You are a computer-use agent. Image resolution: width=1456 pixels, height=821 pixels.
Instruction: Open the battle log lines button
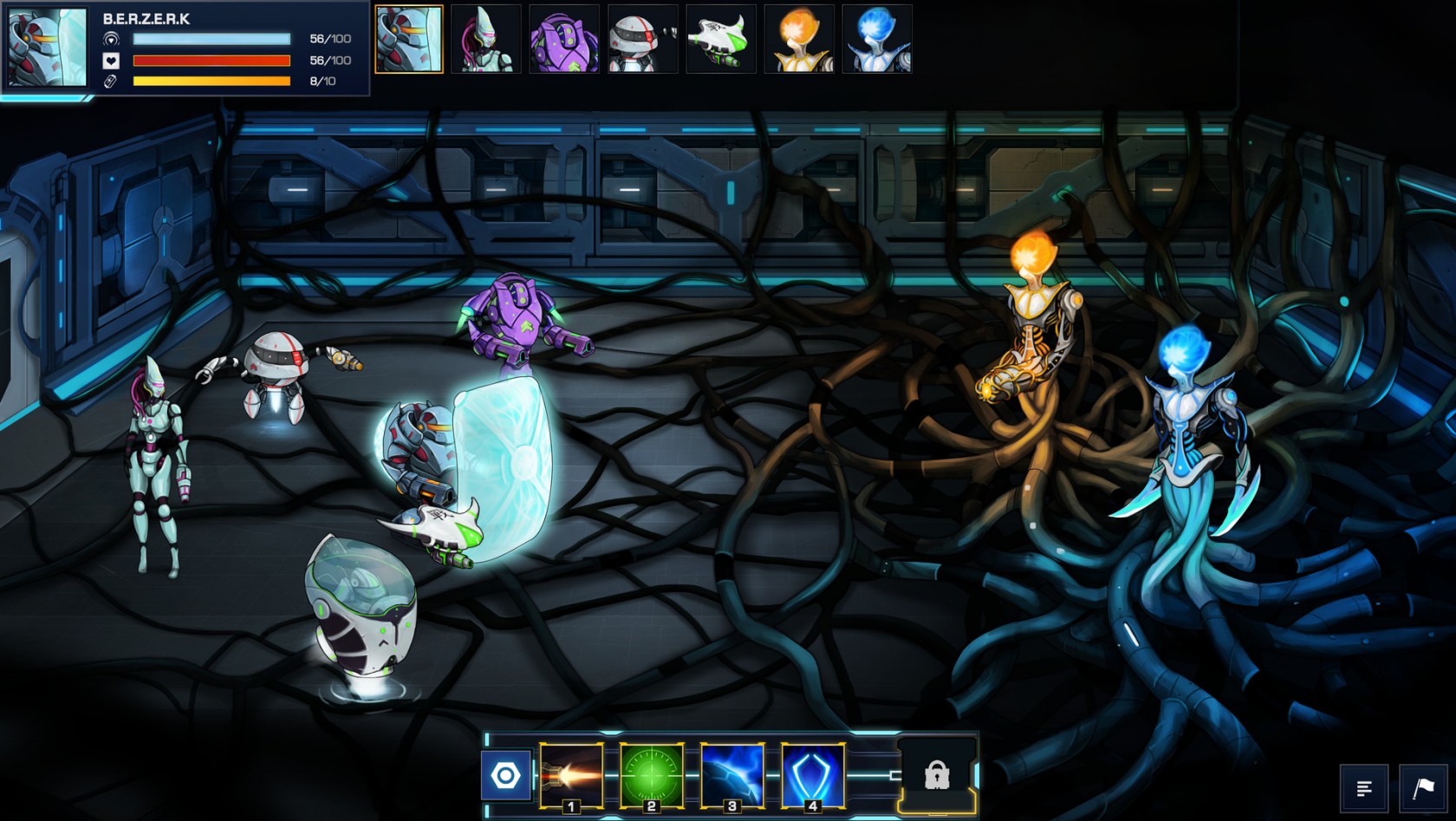pyautogui.click(x=1364, y=788)
